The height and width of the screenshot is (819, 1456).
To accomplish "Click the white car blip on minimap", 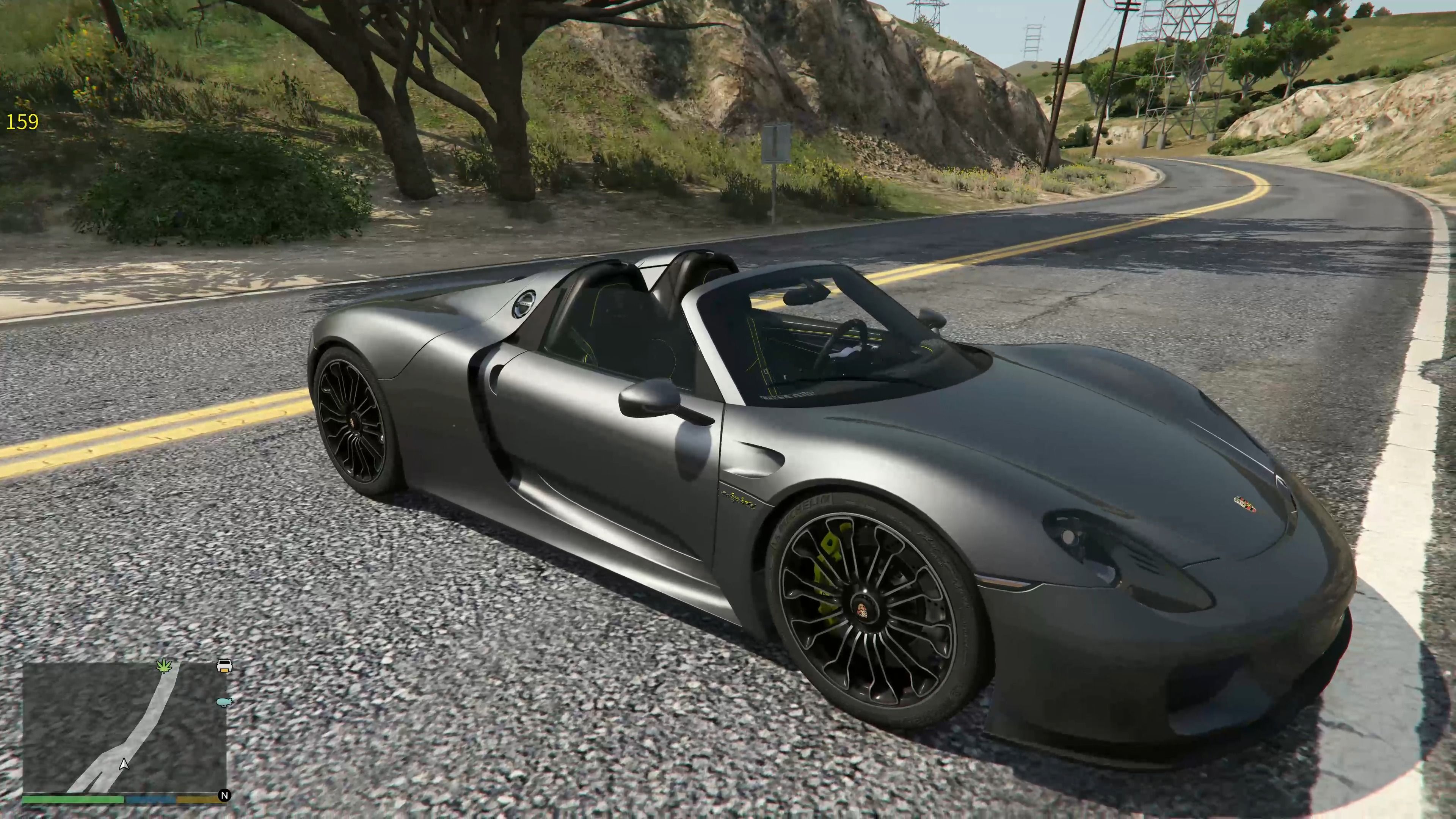I will pos(224,665).
